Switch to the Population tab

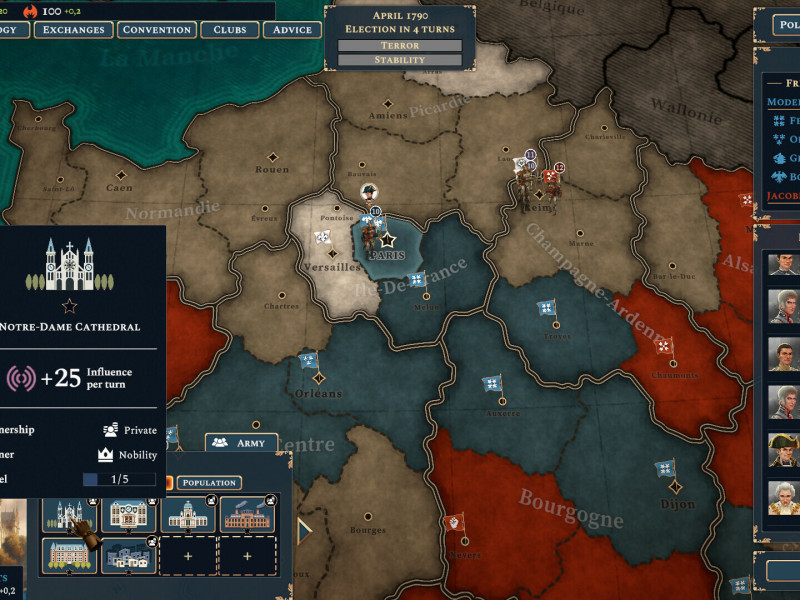(208, 482)
